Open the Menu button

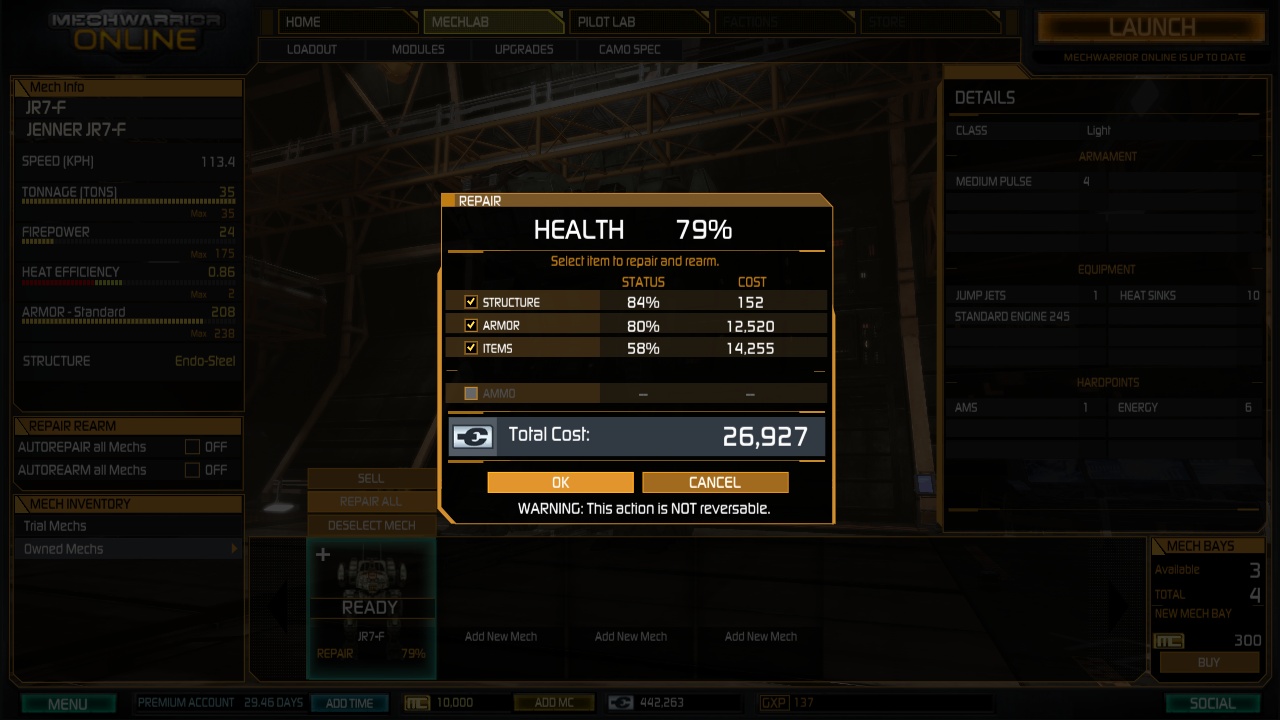click(x=68, y=703)
